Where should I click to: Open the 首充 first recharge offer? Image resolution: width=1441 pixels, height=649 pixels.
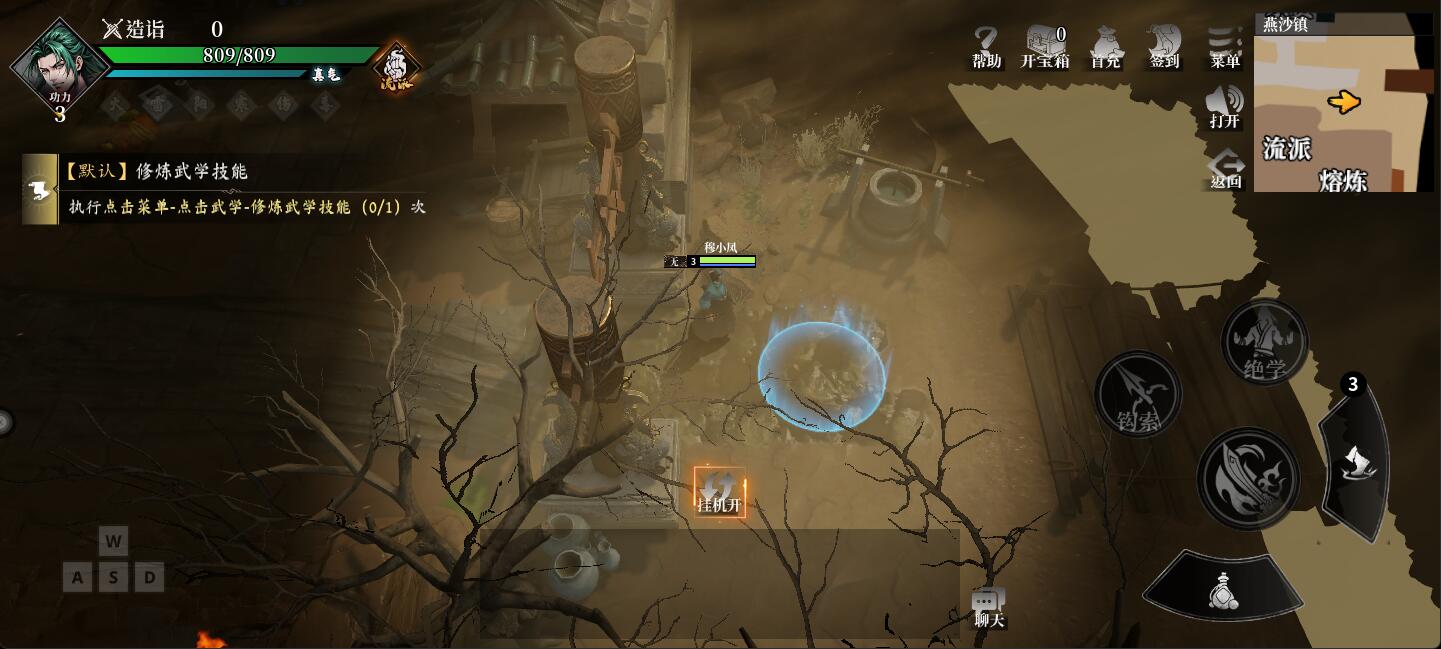click(x=1105, y=47)
